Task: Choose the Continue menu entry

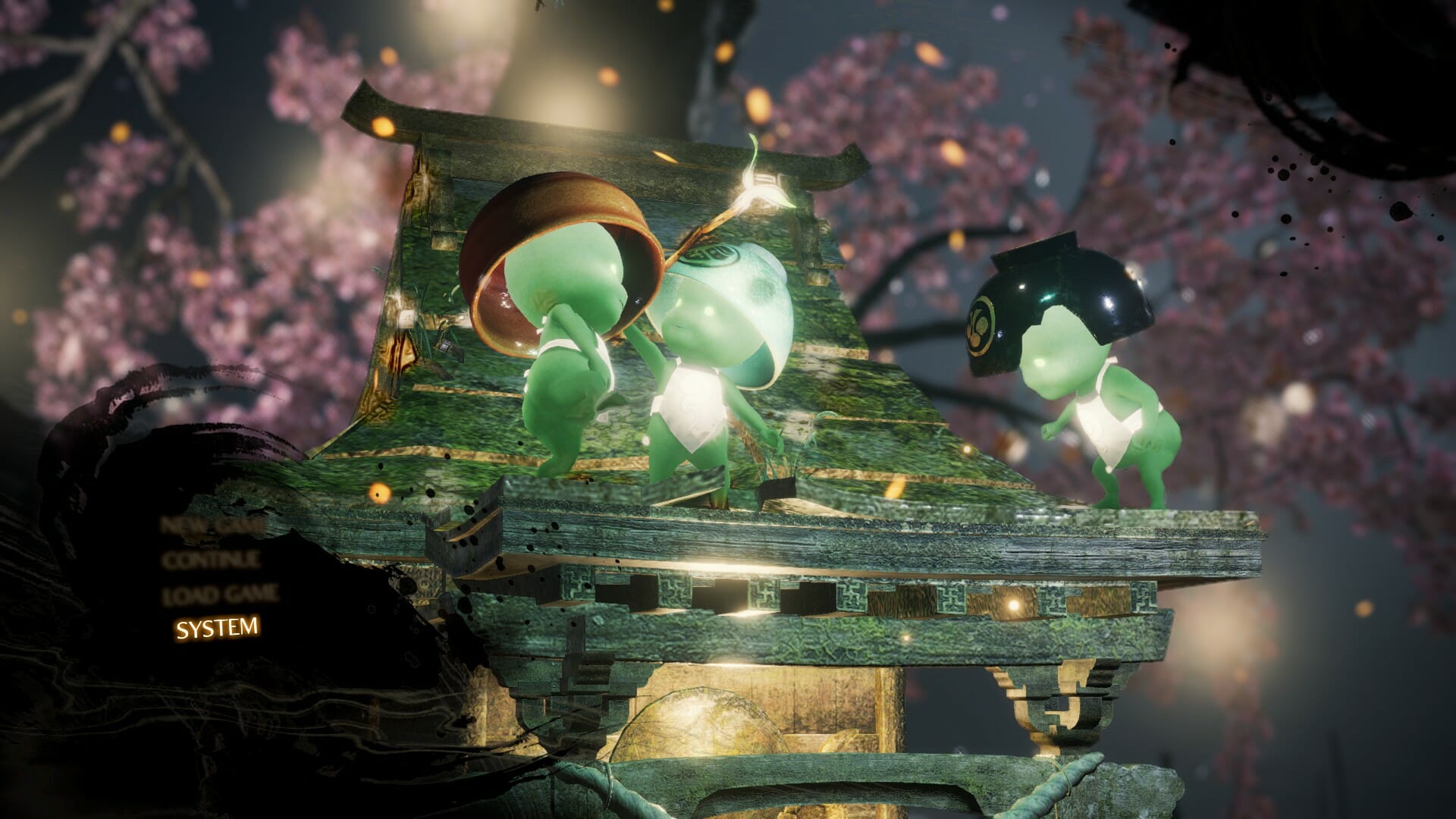Action: click(x=212, y=560)
